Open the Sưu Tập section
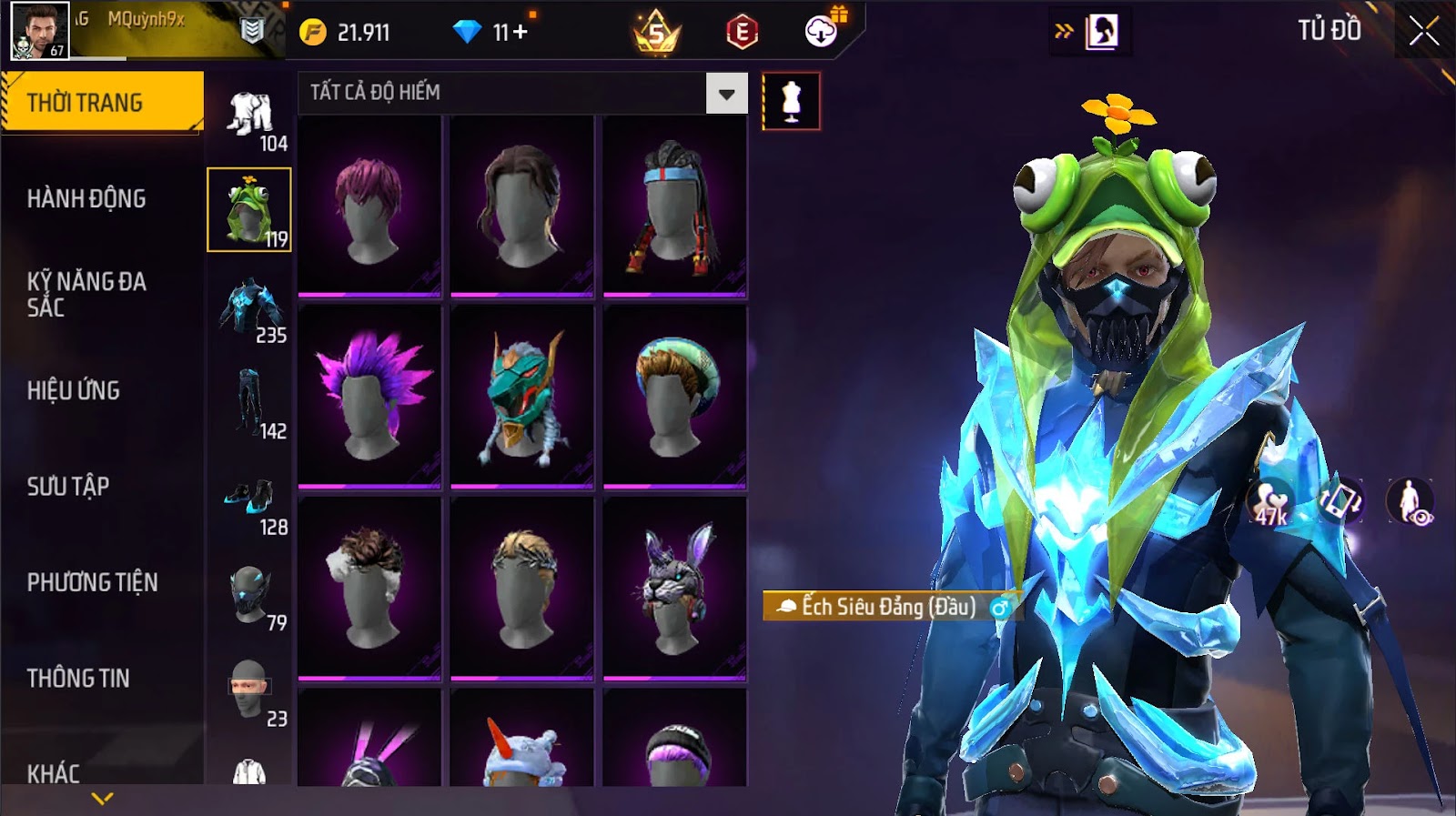This screenshot has width=1456, height=816. coord(68,486)
